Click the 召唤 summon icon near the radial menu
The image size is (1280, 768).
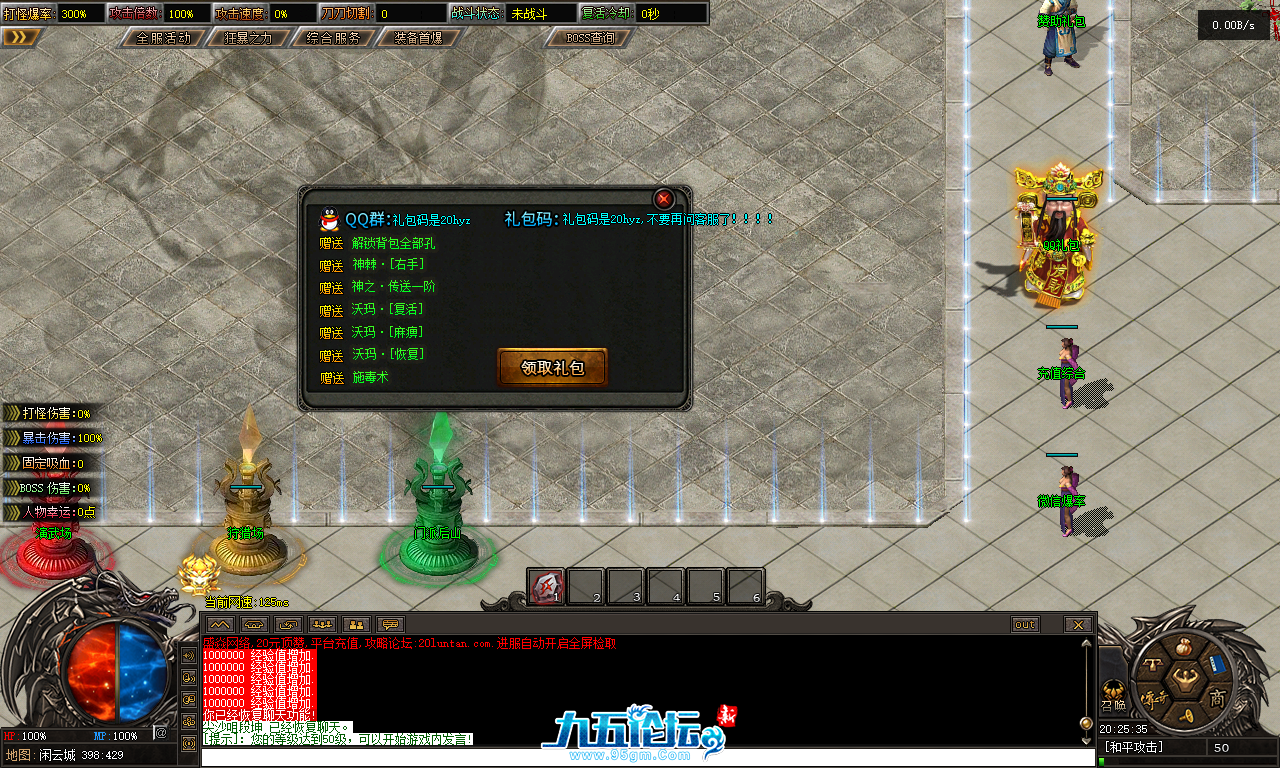(x=1113, y=695)
